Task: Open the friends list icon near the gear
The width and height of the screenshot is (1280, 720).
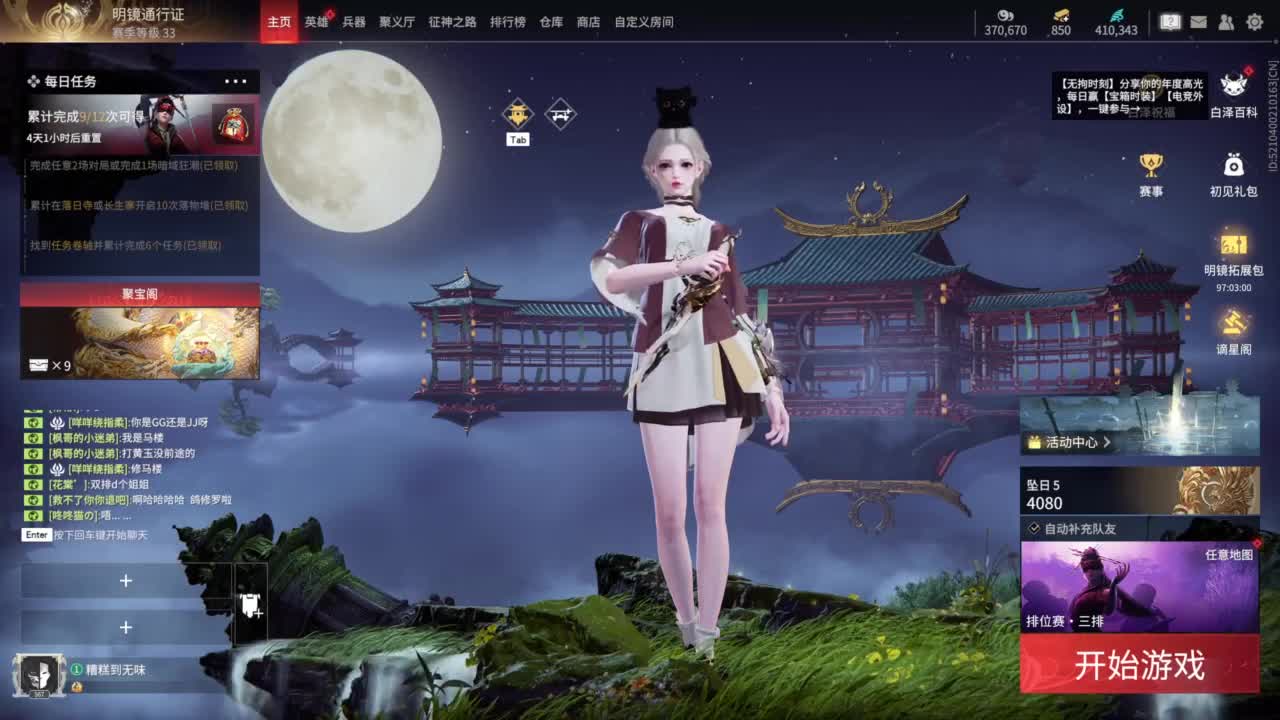Action: coord(1227,20)
